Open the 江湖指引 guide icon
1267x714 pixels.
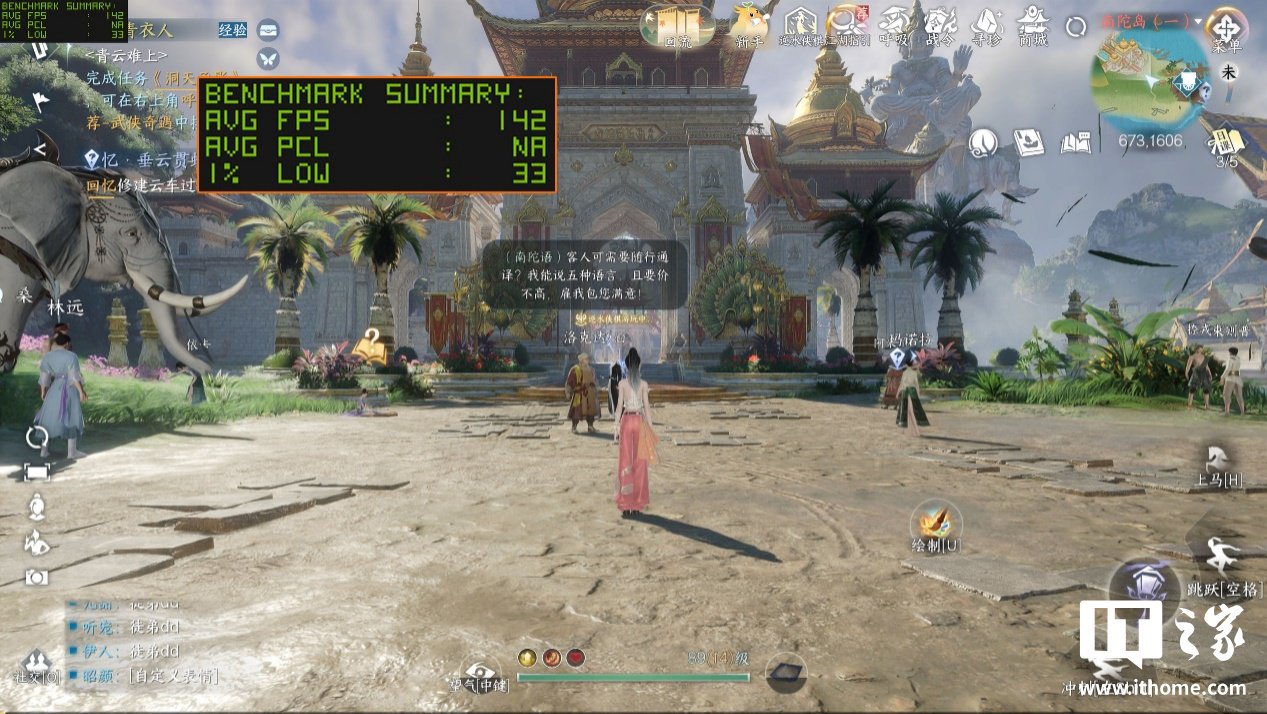coord(848,23)
